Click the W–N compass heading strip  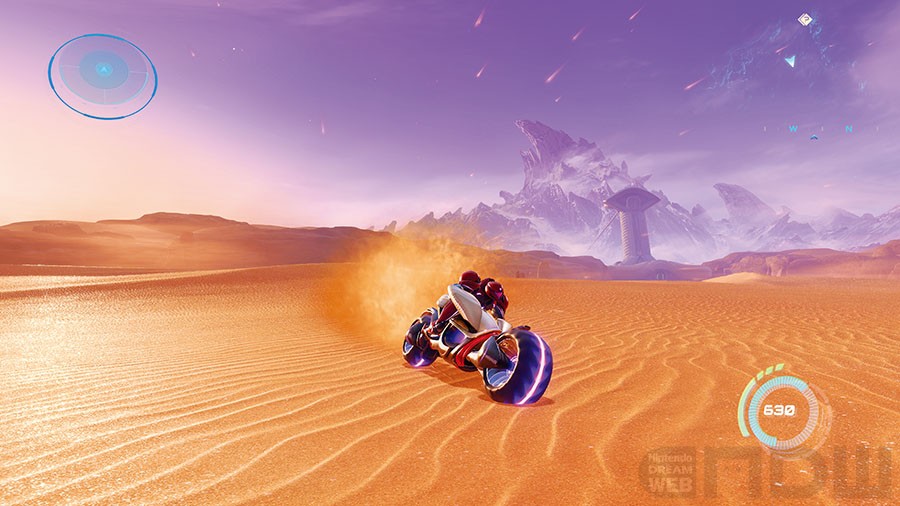[820, 128]
